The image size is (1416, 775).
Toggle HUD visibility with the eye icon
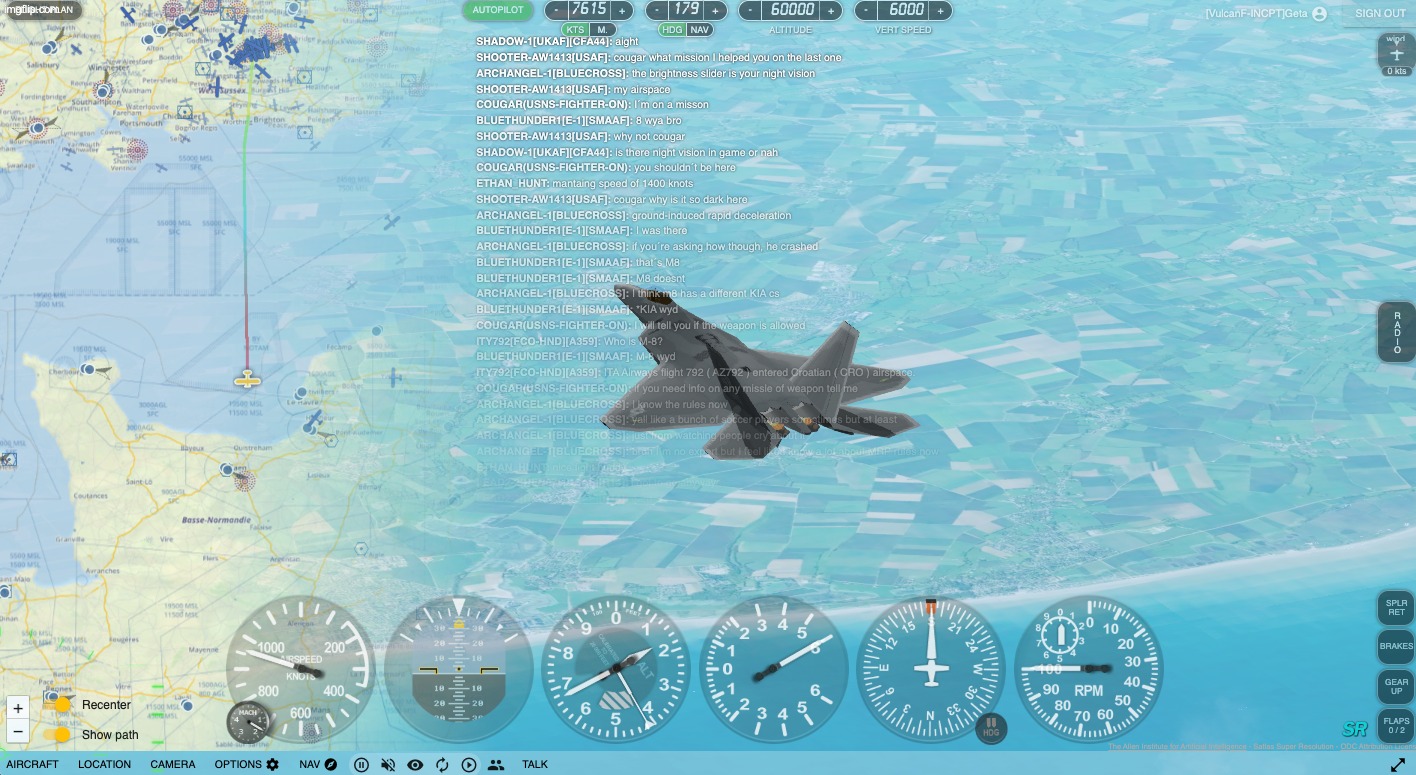click(415, 764)
